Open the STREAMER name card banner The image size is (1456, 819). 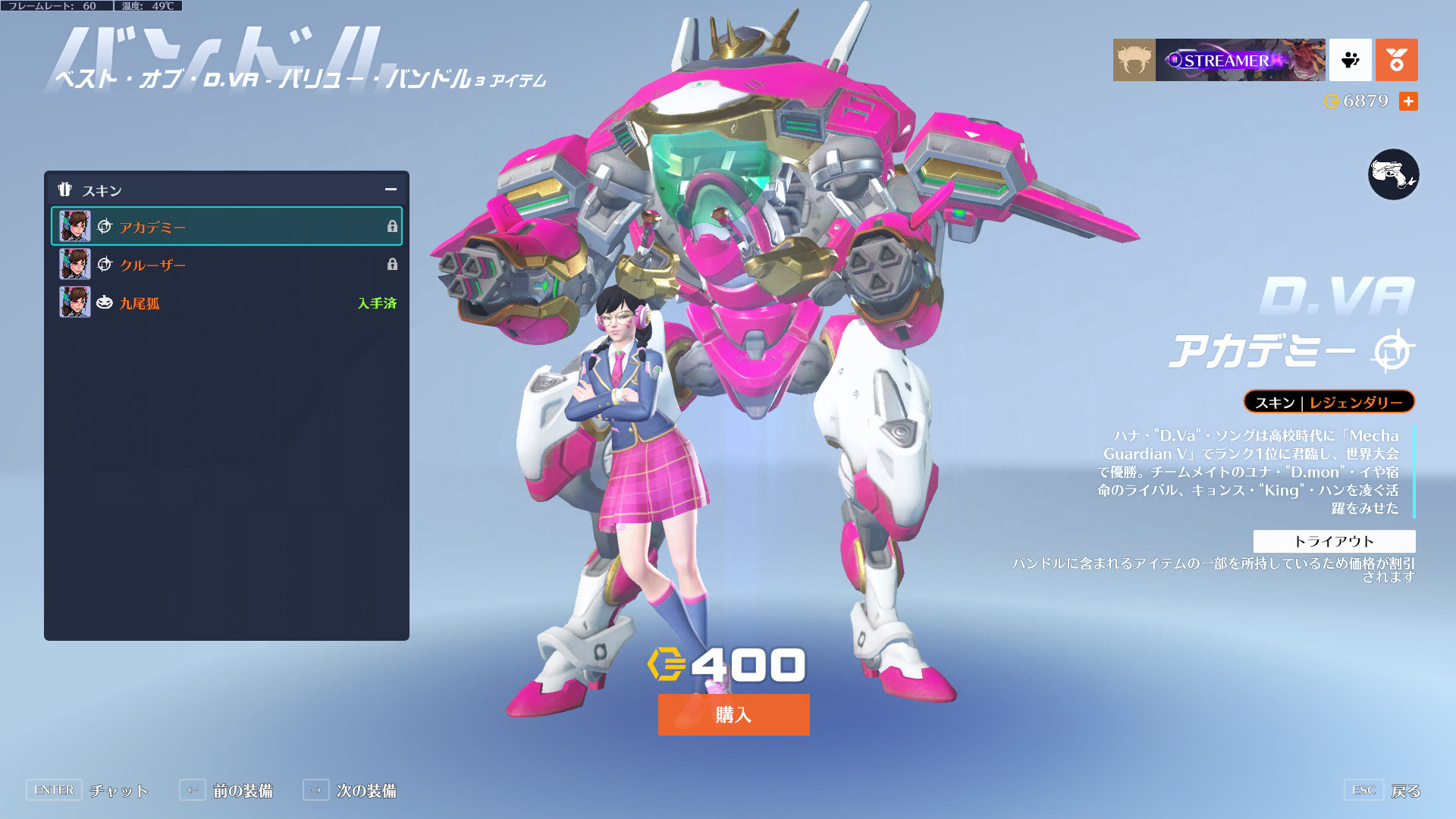click(x=1240, y=60)
